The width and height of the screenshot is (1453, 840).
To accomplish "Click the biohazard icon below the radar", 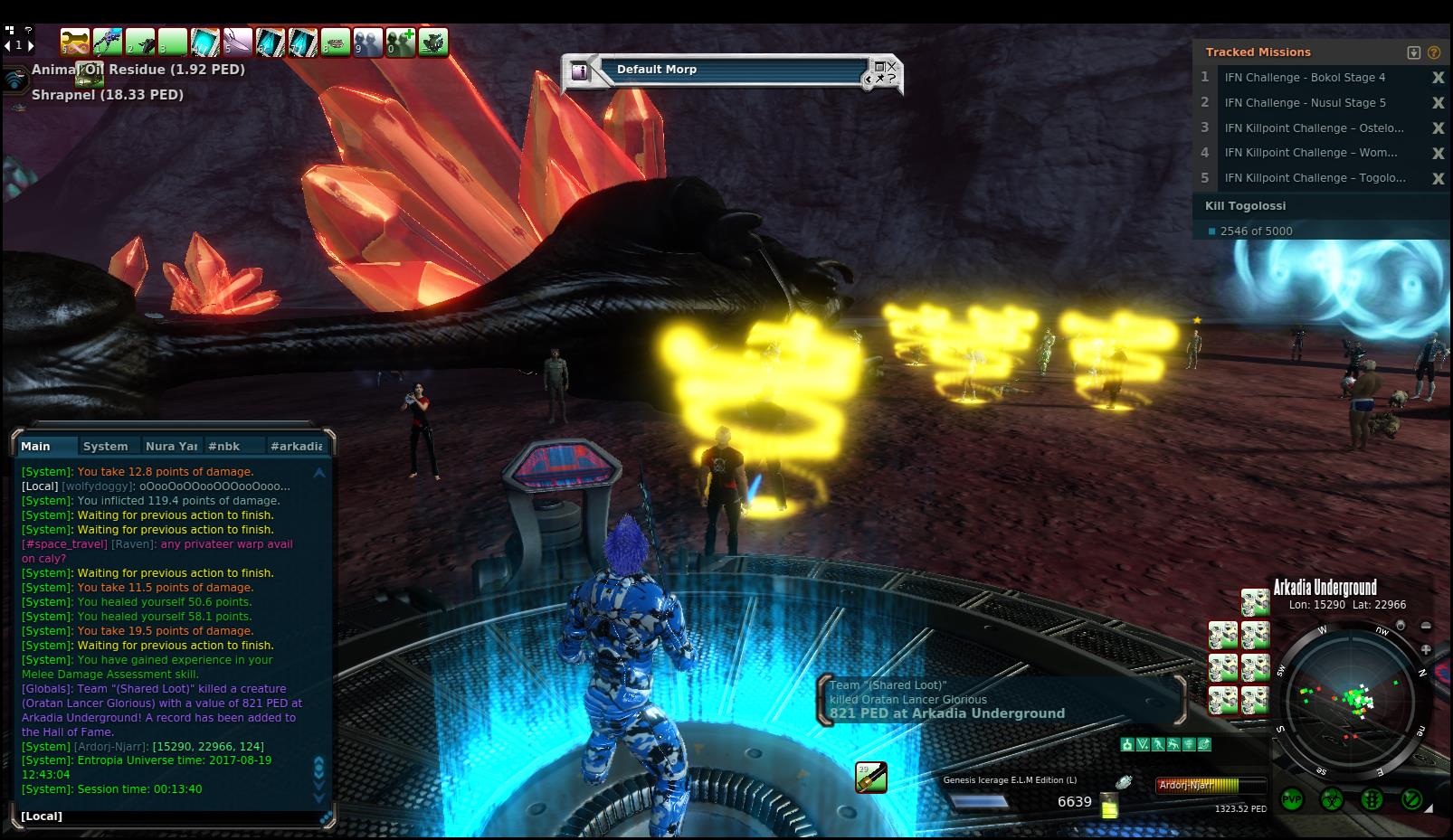I will pos(1332,799).
